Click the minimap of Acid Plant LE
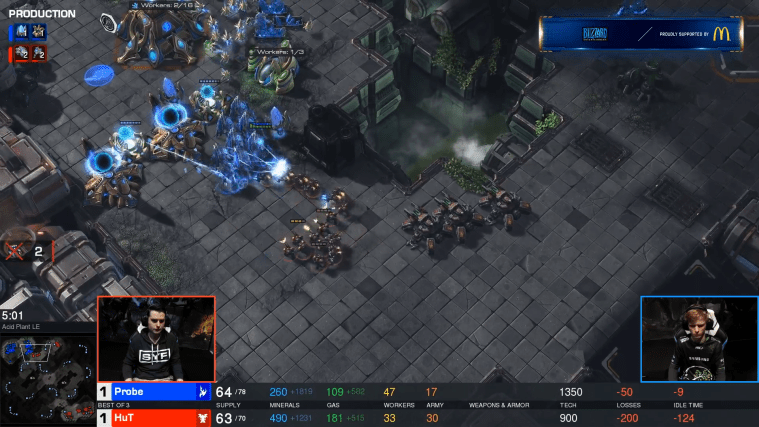The height and width of the screenshot is (427, 759). point(47,368)
